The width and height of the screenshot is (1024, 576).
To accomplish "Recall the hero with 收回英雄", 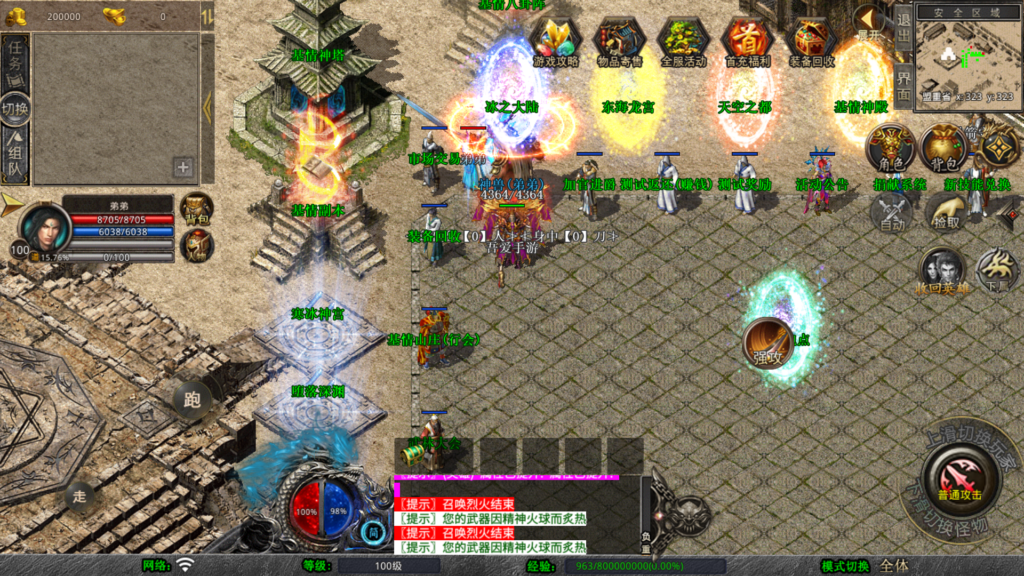I will [942, 273].
